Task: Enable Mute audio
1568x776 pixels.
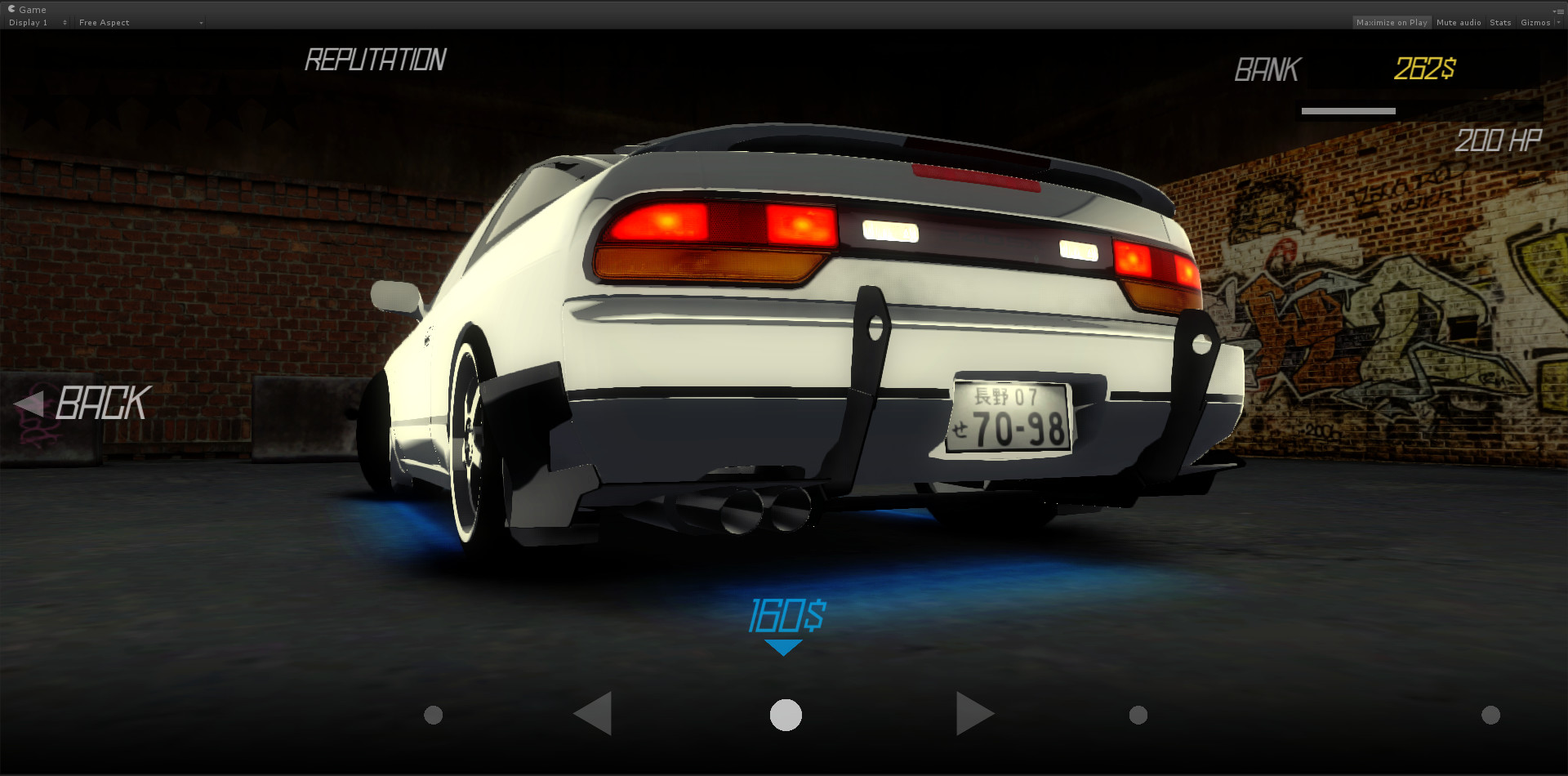Action: tap(1459, 22)
